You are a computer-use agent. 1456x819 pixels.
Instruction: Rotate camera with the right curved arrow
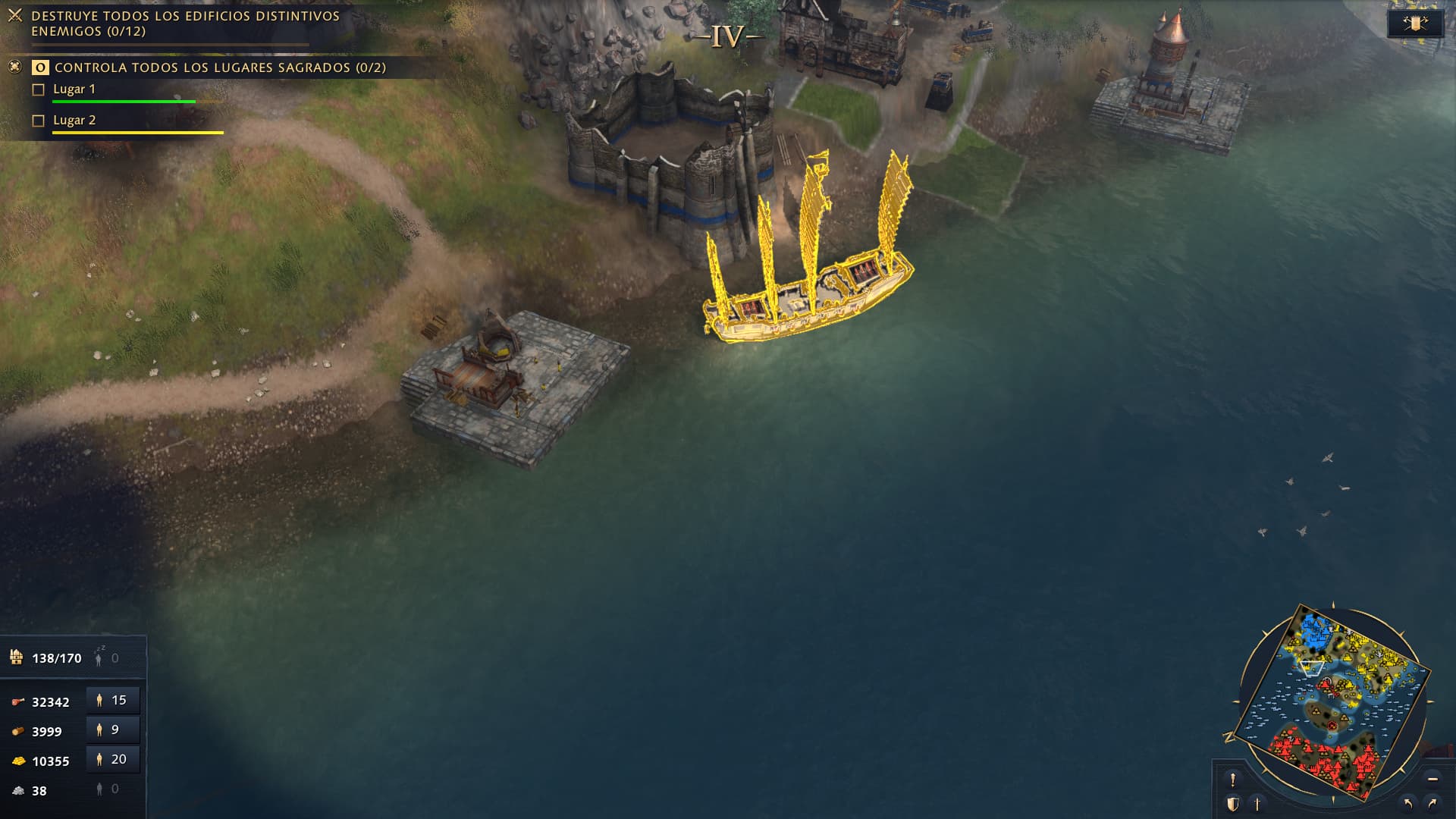1432,803
